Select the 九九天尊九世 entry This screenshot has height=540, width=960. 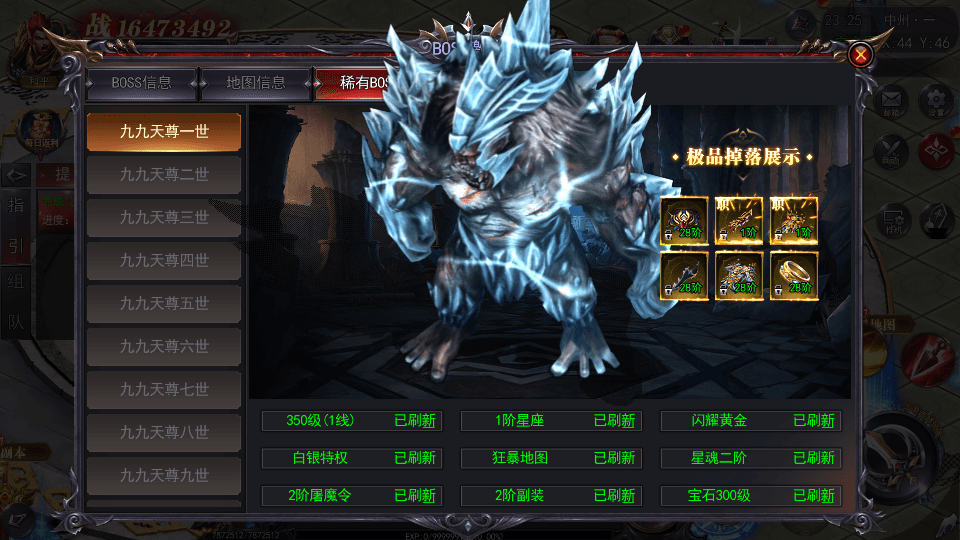coord(164,476)
